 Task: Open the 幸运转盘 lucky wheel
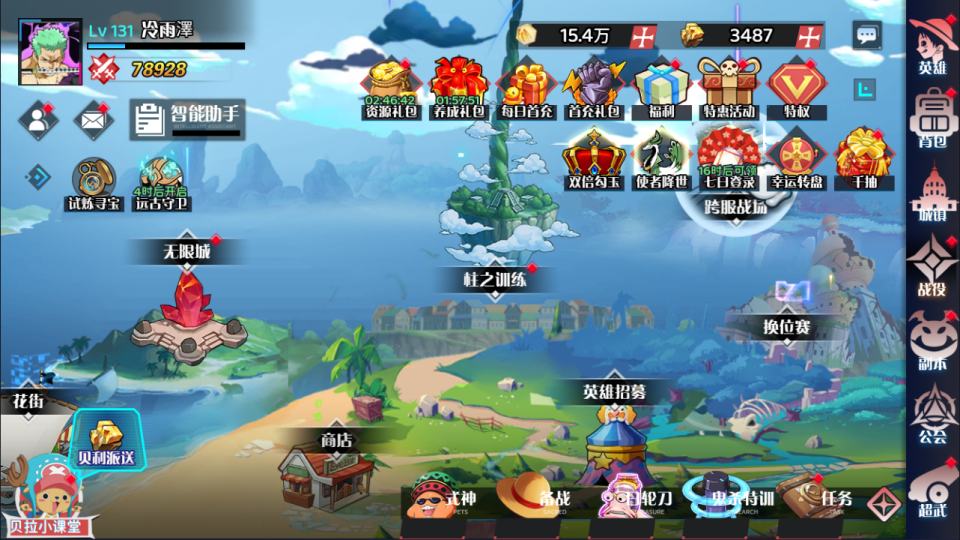click(796, 157)
